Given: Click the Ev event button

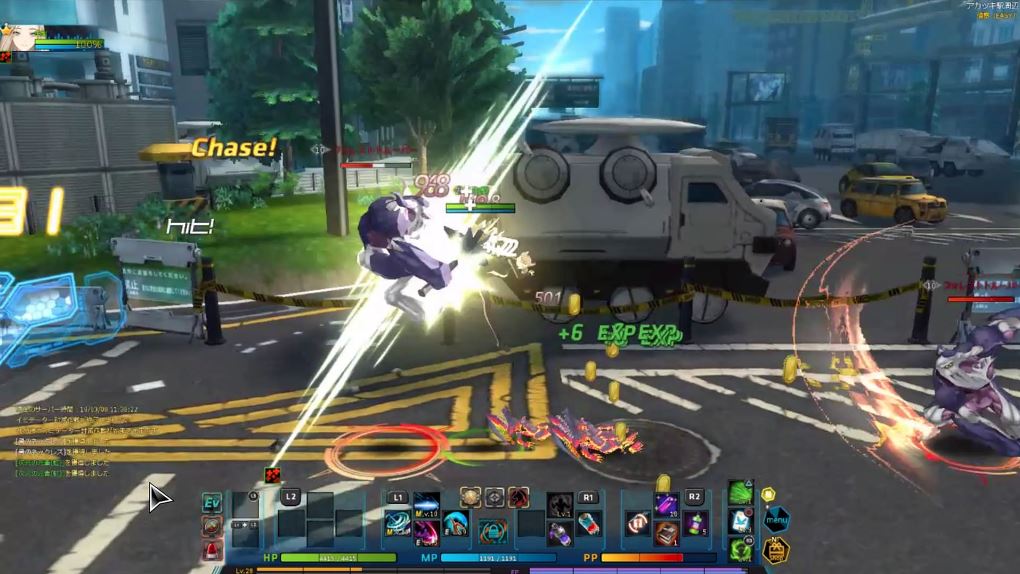Looking at the screenshot, I should (x=212, y=501).
